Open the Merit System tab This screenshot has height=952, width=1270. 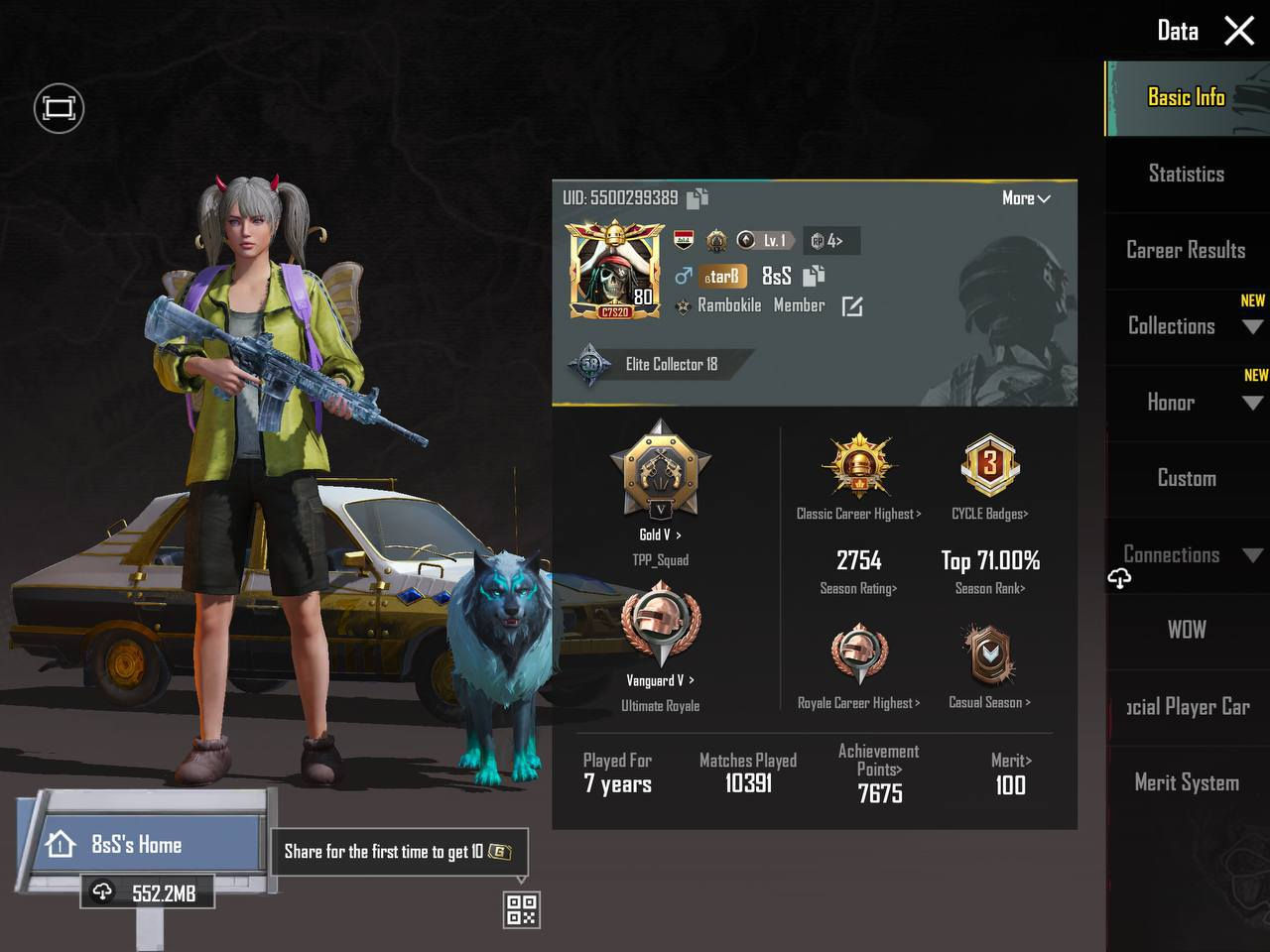tap(1186, 782)
